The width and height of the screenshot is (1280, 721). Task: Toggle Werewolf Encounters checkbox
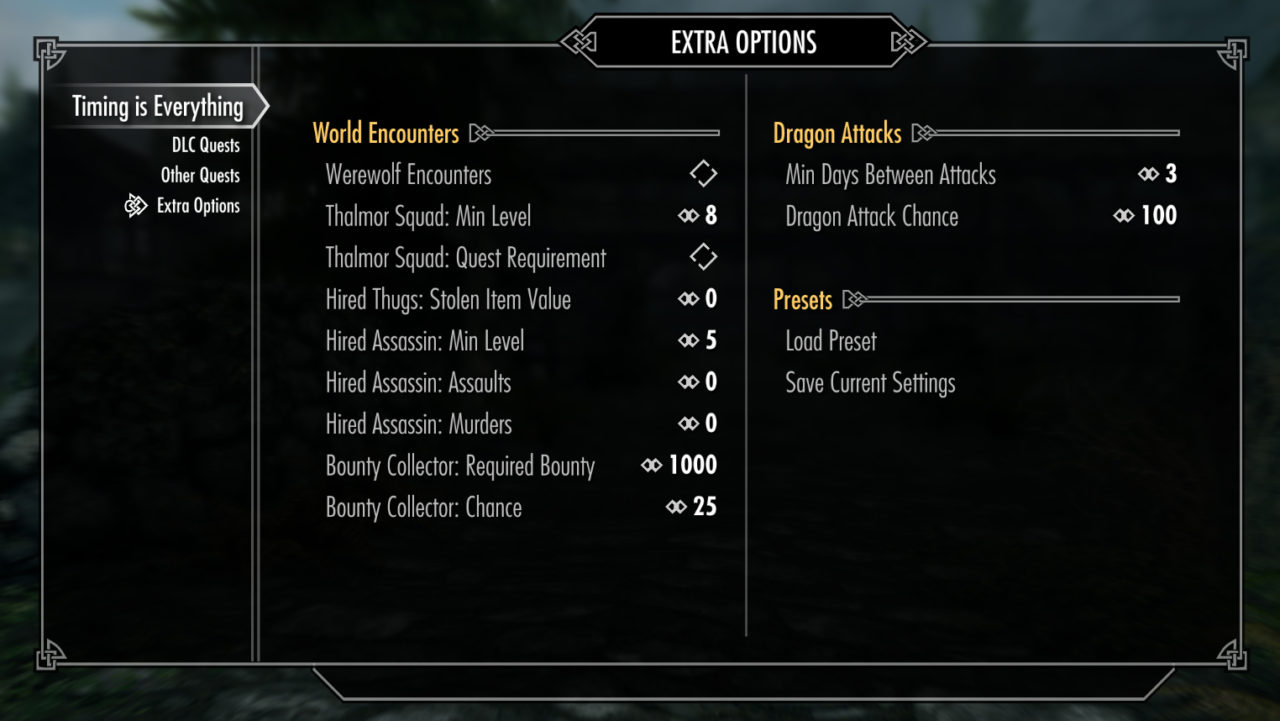pyautogui.click(x=703, y=174)
